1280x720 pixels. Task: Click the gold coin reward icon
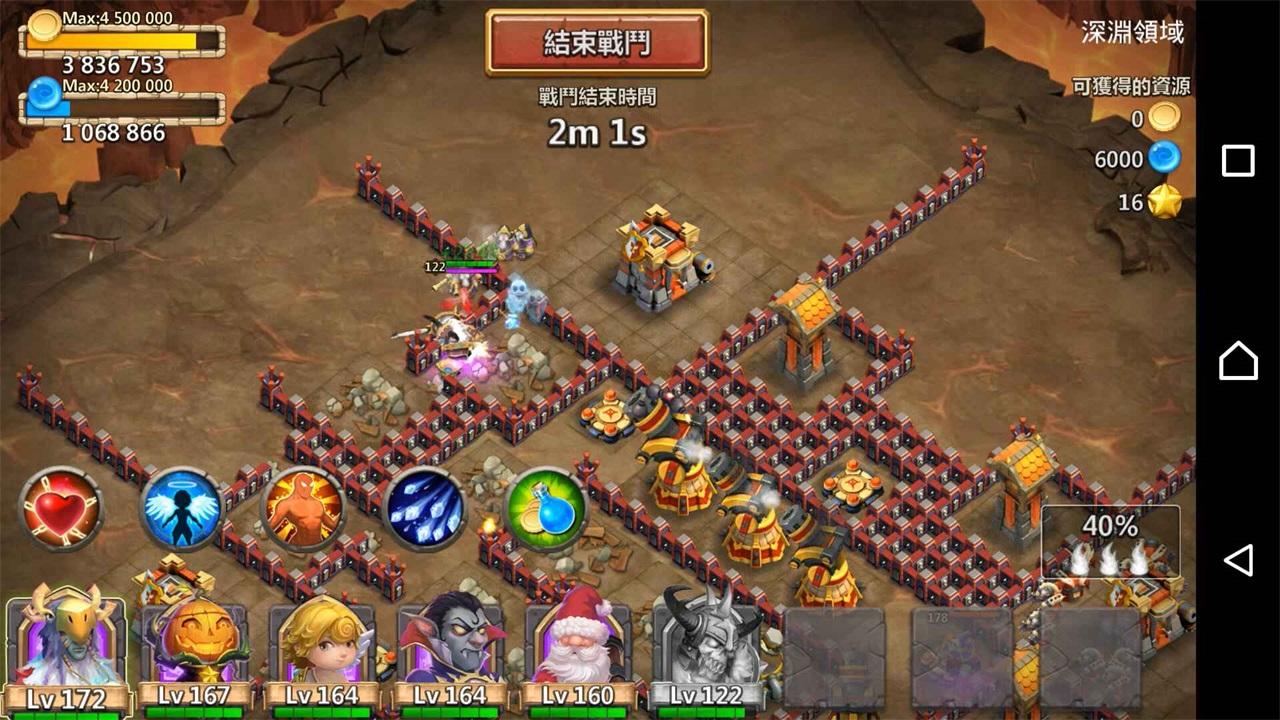coord(1162,118)
